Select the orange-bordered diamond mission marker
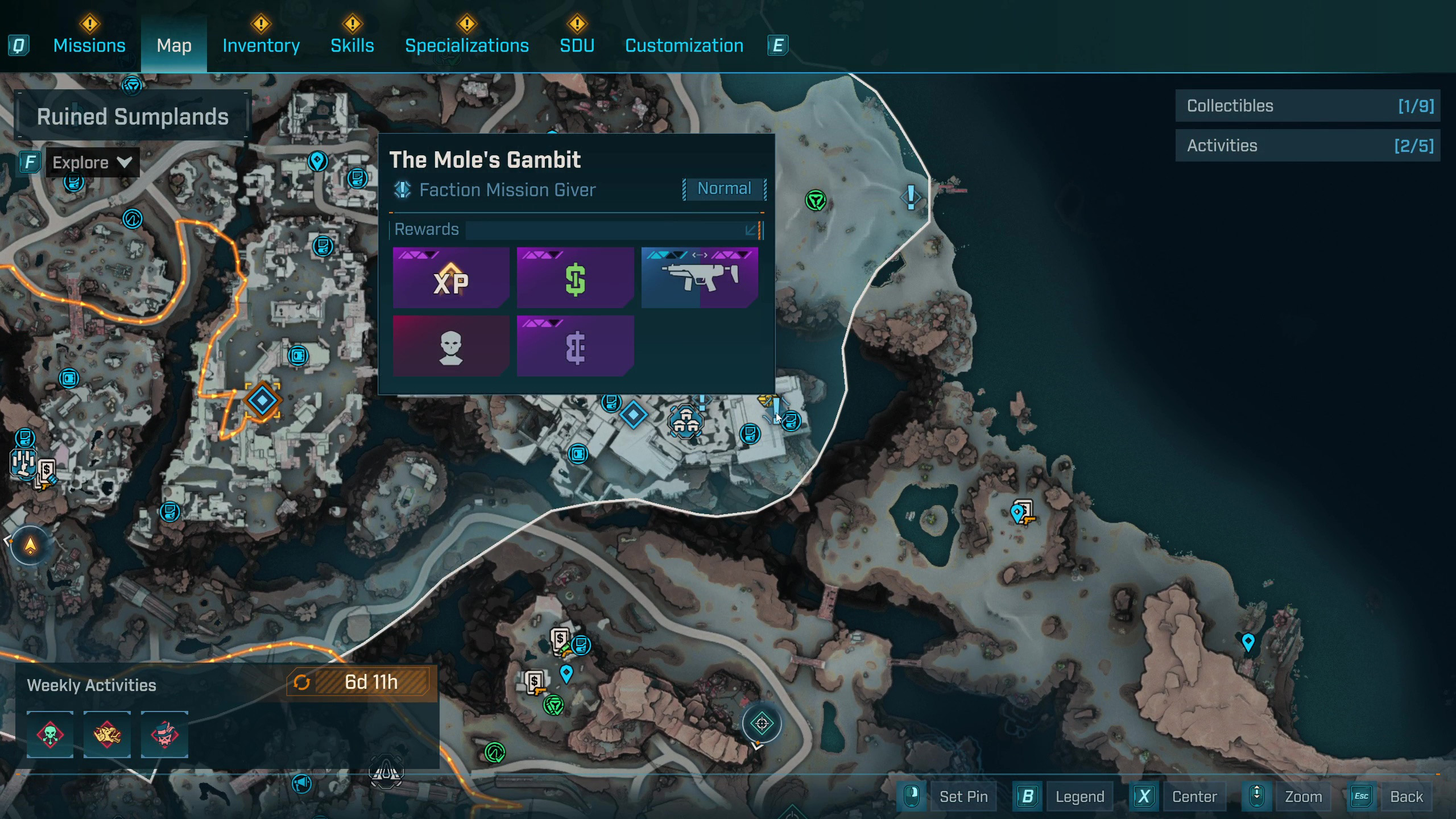 [x=262, y=401]
